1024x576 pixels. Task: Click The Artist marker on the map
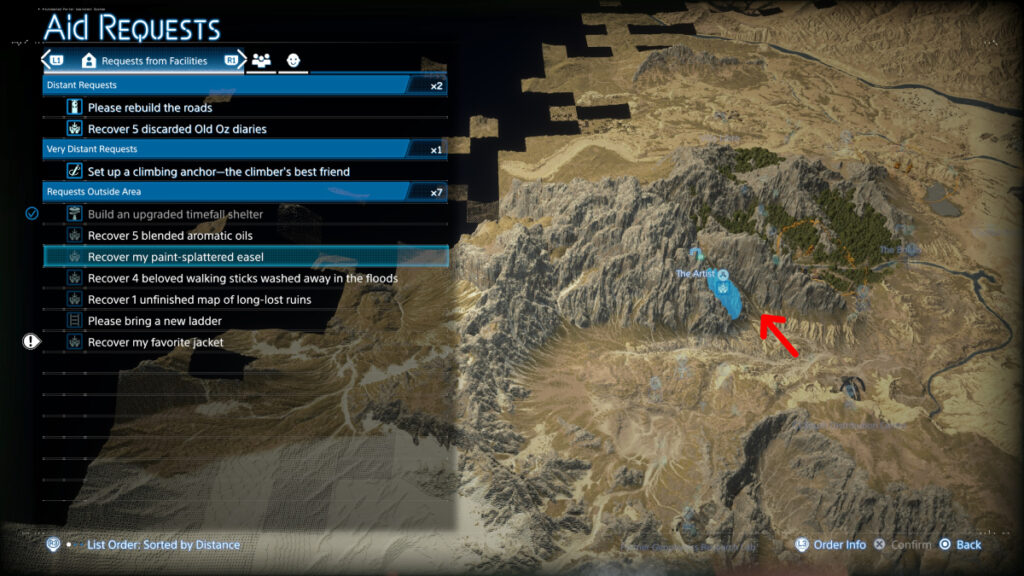[721, 275]
